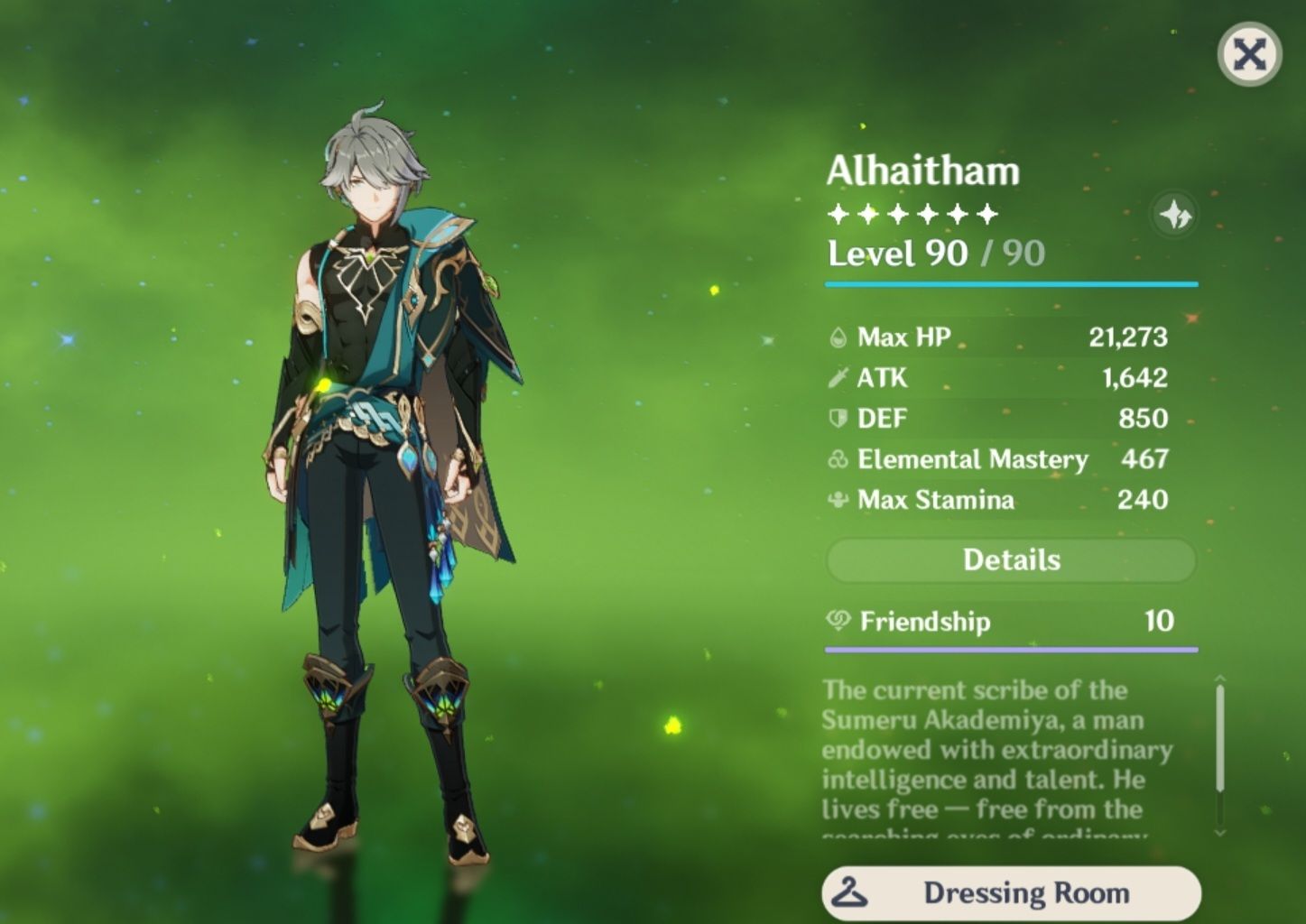
Task: Click the blue level underline bar
Action: (x=1011, y=284)
